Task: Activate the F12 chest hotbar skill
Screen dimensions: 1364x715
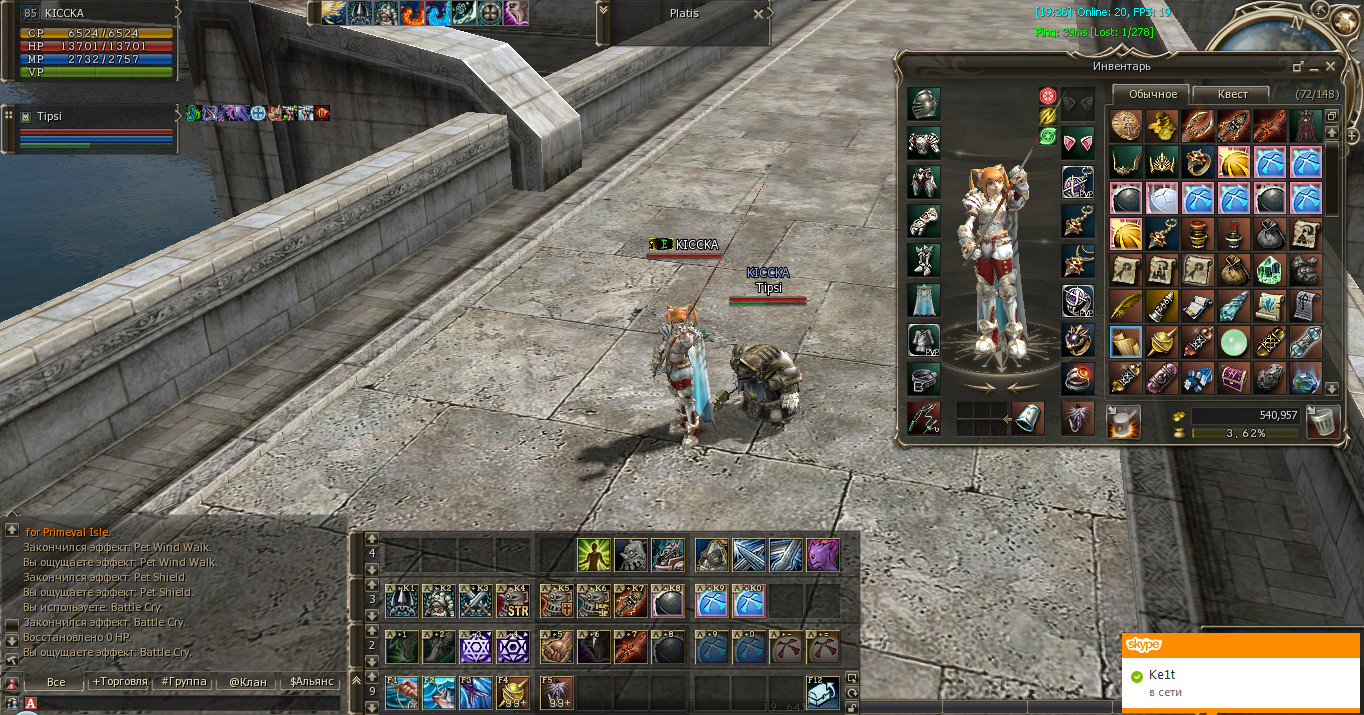Action: tap(823, 693)
